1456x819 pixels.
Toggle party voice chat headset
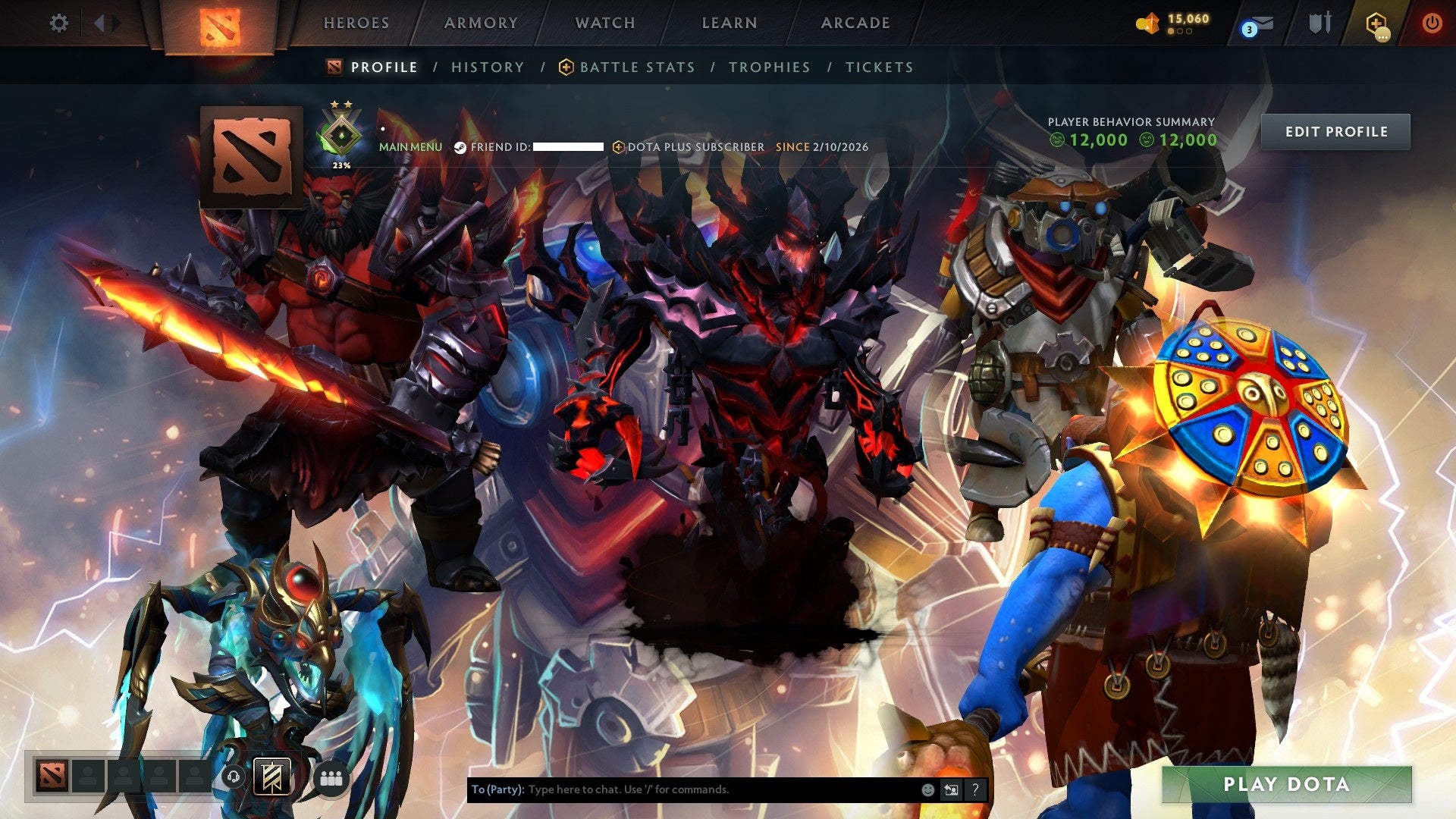[234, 777]
